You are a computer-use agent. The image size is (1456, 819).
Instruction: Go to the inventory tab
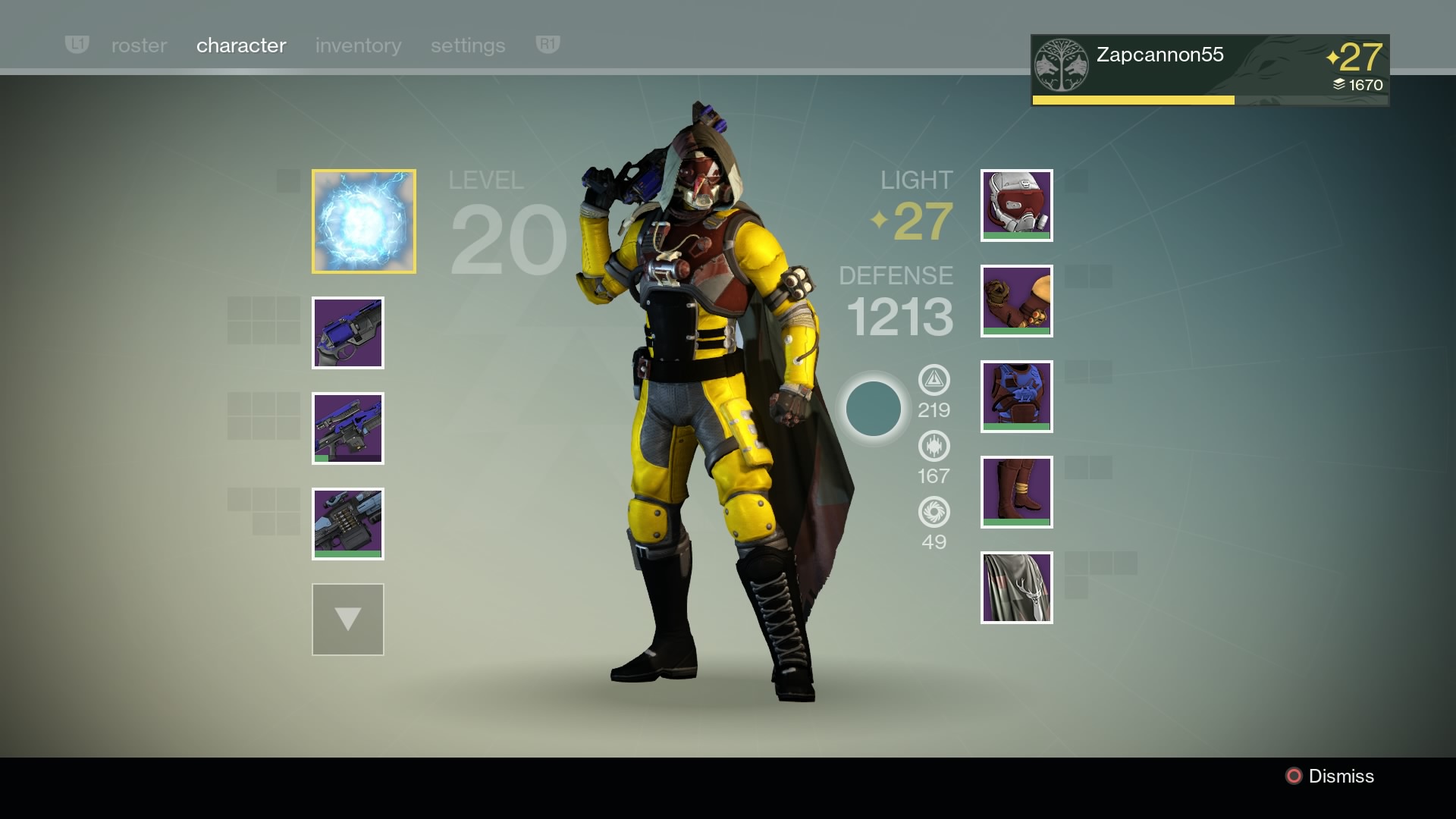tap(358, 45)
